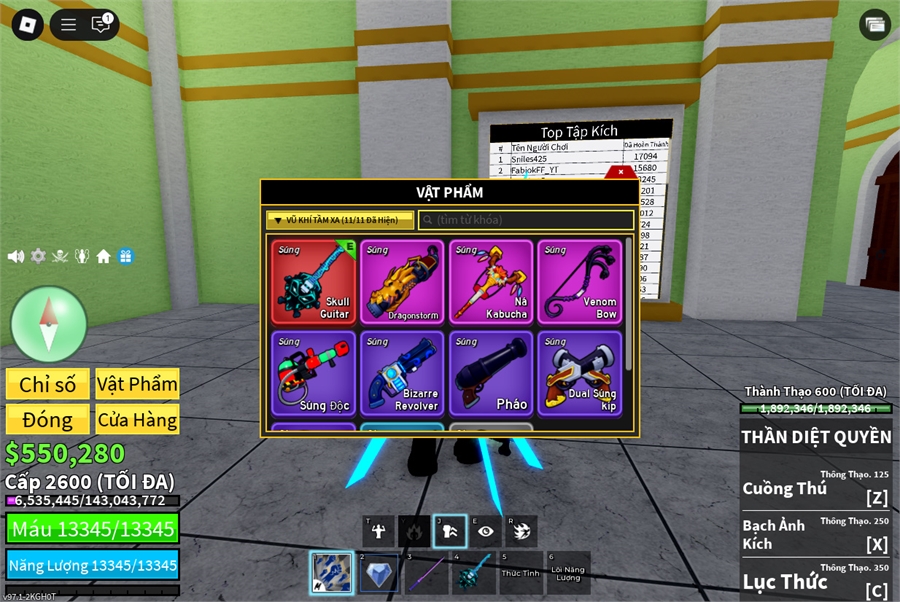This screenshot has width=900, height=602.
Task: Equip the blue diamond hotbar slot
Action: coord(378,573)
